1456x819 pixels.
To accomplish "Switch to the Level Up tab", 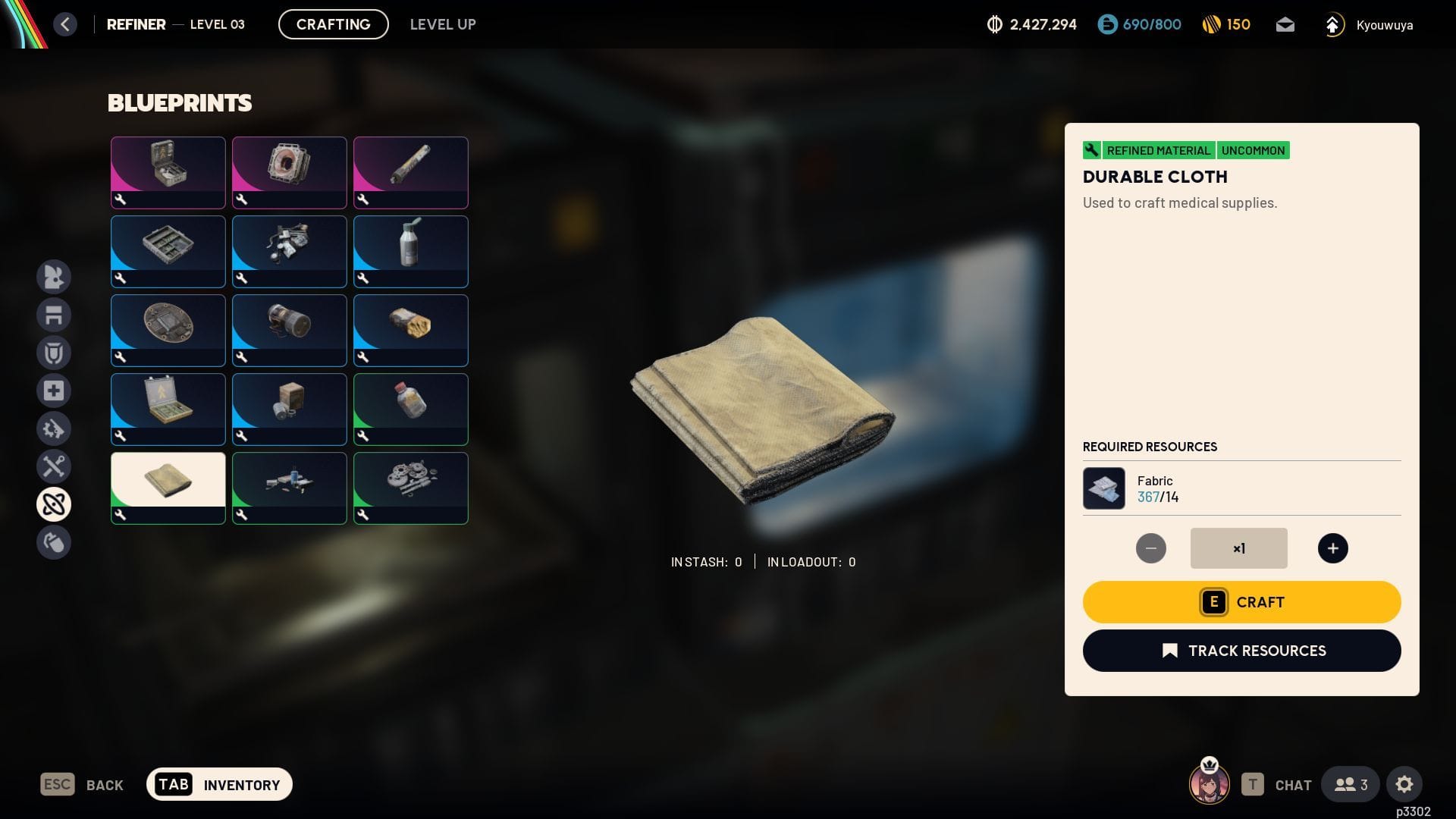I will click(443, 24).
